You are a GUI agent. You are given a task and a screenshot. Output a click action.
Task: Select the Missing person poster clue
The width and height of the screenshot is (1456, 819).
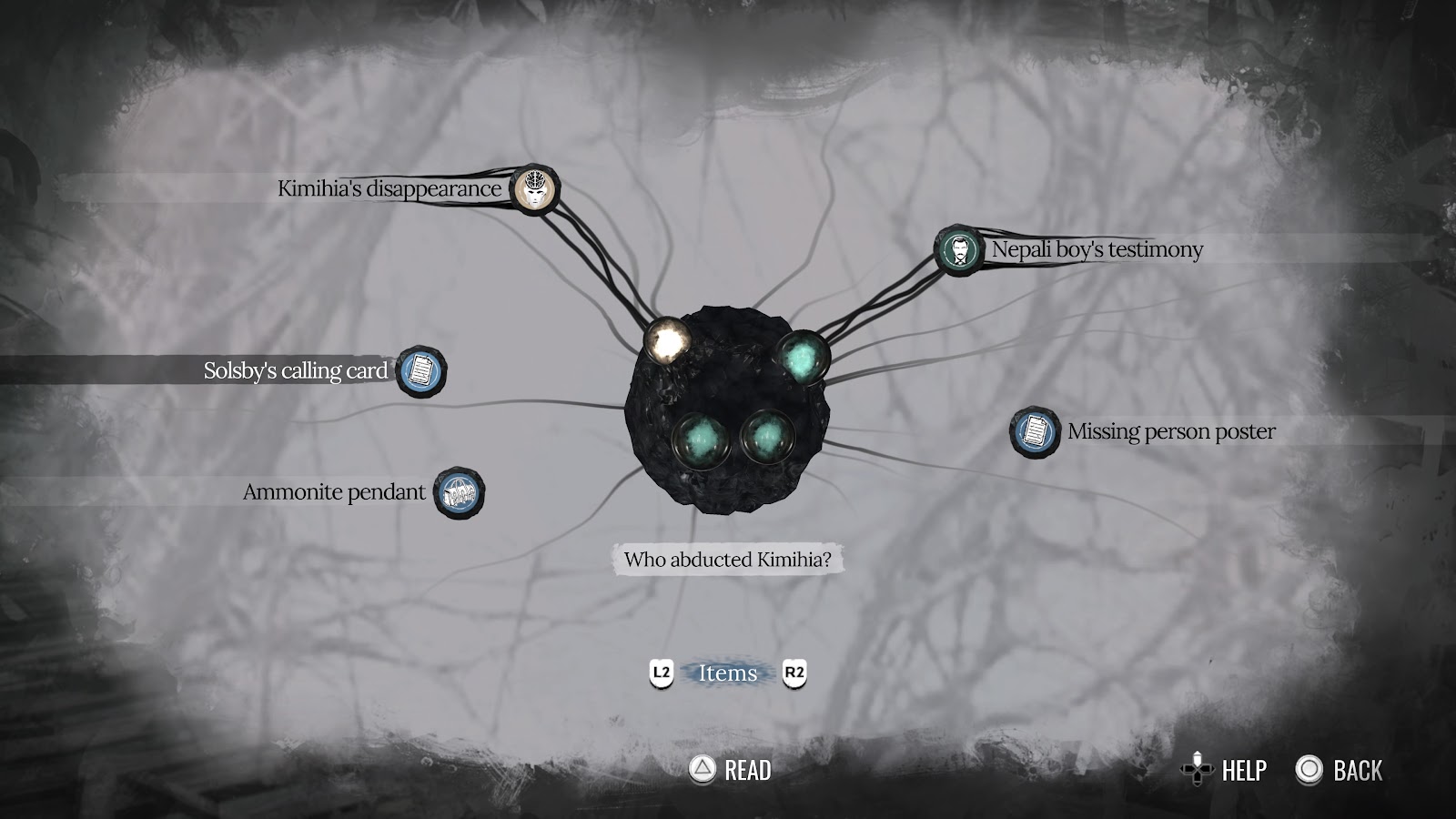1035,431
